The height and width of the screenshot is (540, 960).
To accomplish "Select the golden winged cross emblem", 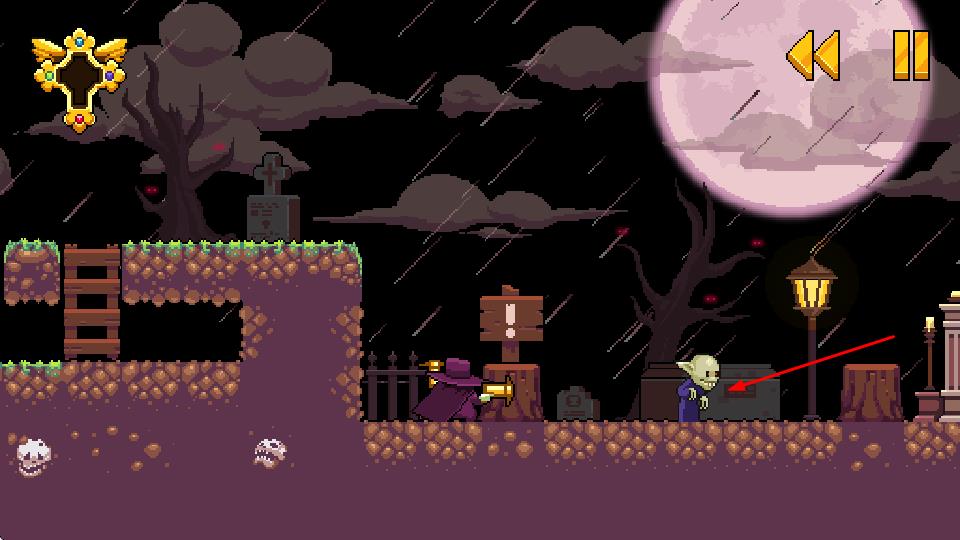I will pos(79,79).
